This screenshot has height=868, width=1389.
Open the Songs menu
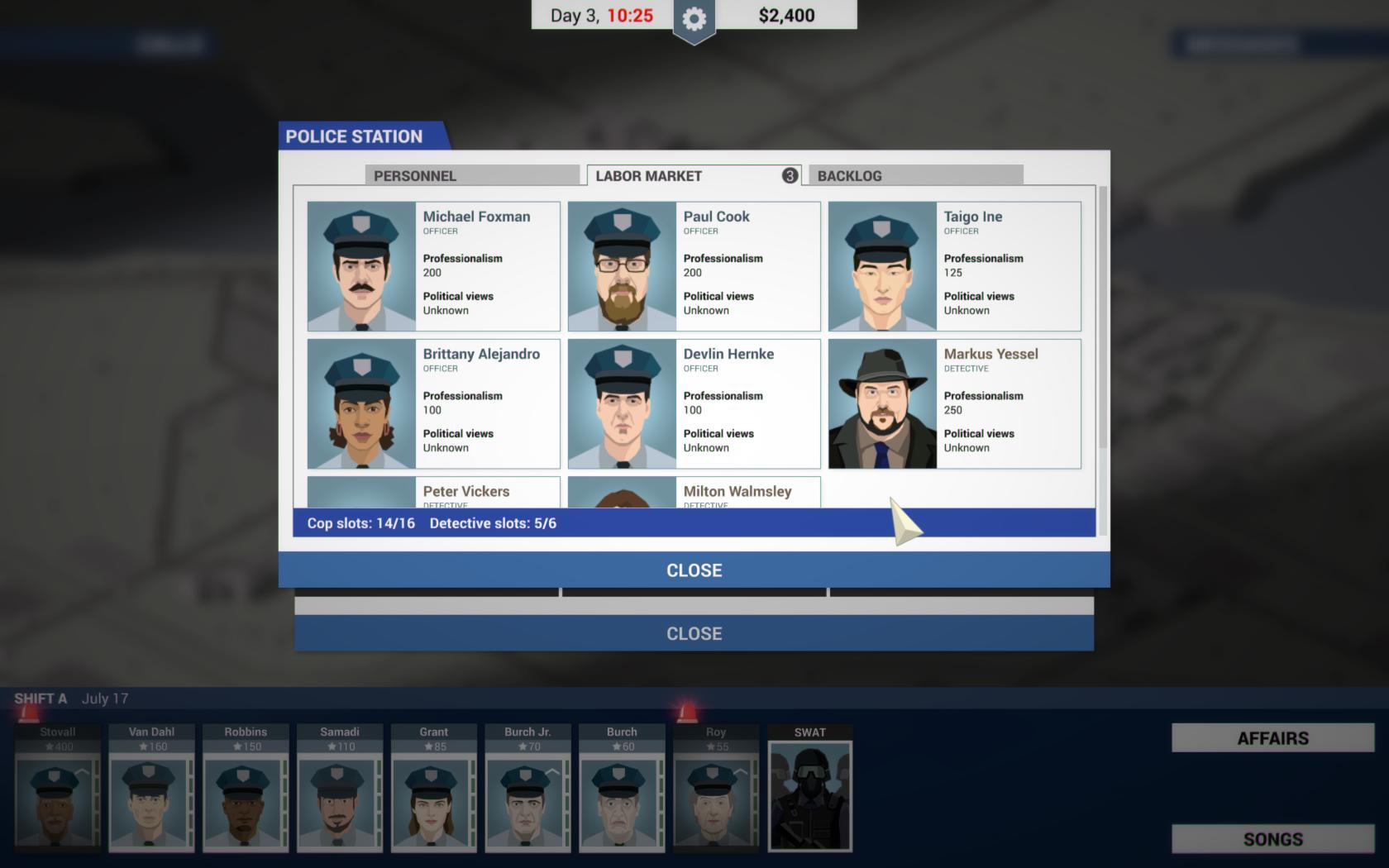click(x=1272, y=839)
